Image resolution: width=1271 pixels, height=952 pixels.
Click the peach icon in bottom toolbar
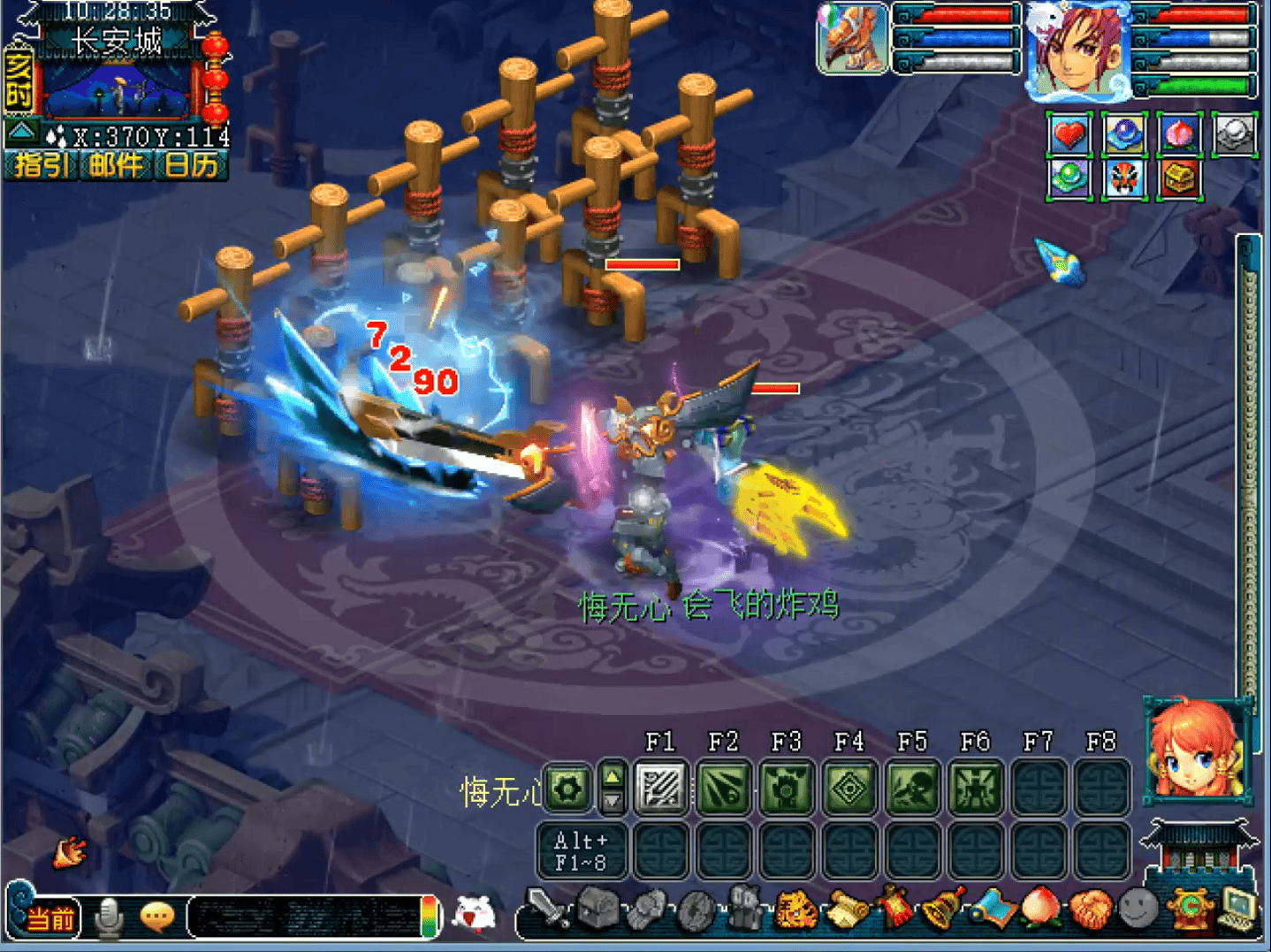click(1040, 908)
